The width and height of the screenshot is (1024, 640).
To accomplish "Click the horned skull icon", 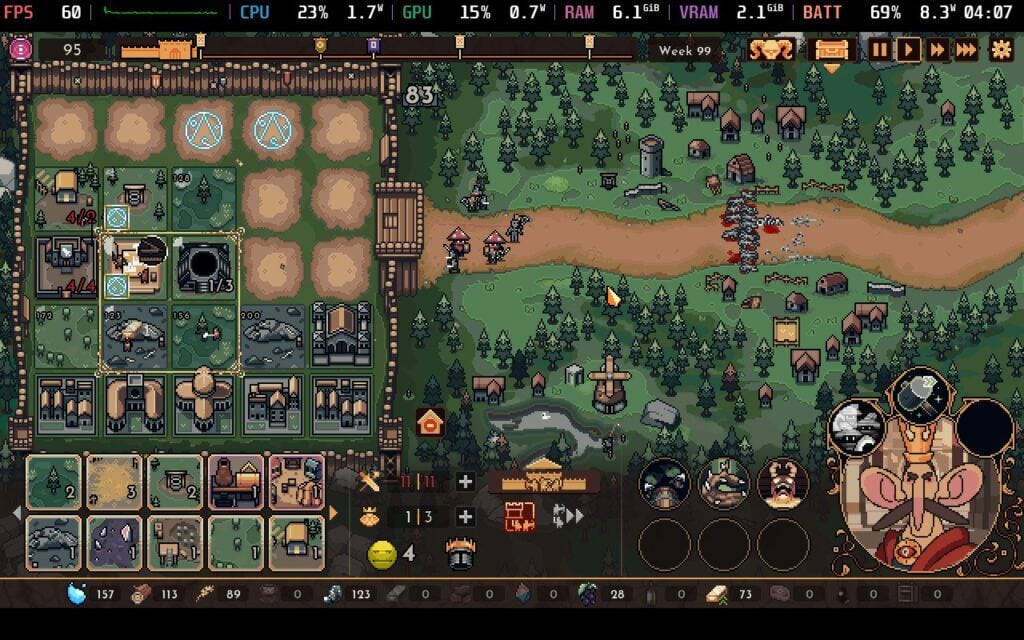I will coord(772,49).
